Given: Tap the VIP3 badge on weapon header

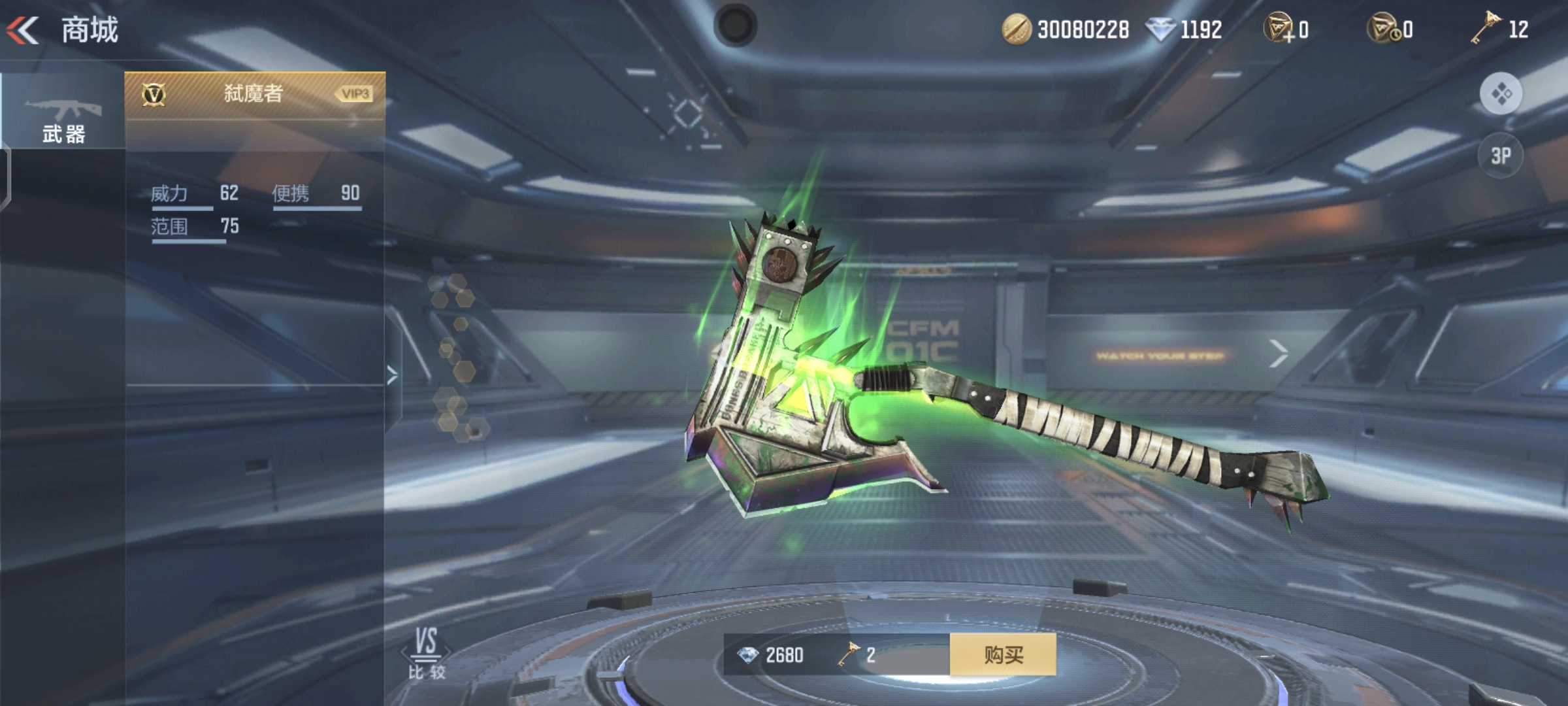Looking at the screenshot, I should coord(355,94).
